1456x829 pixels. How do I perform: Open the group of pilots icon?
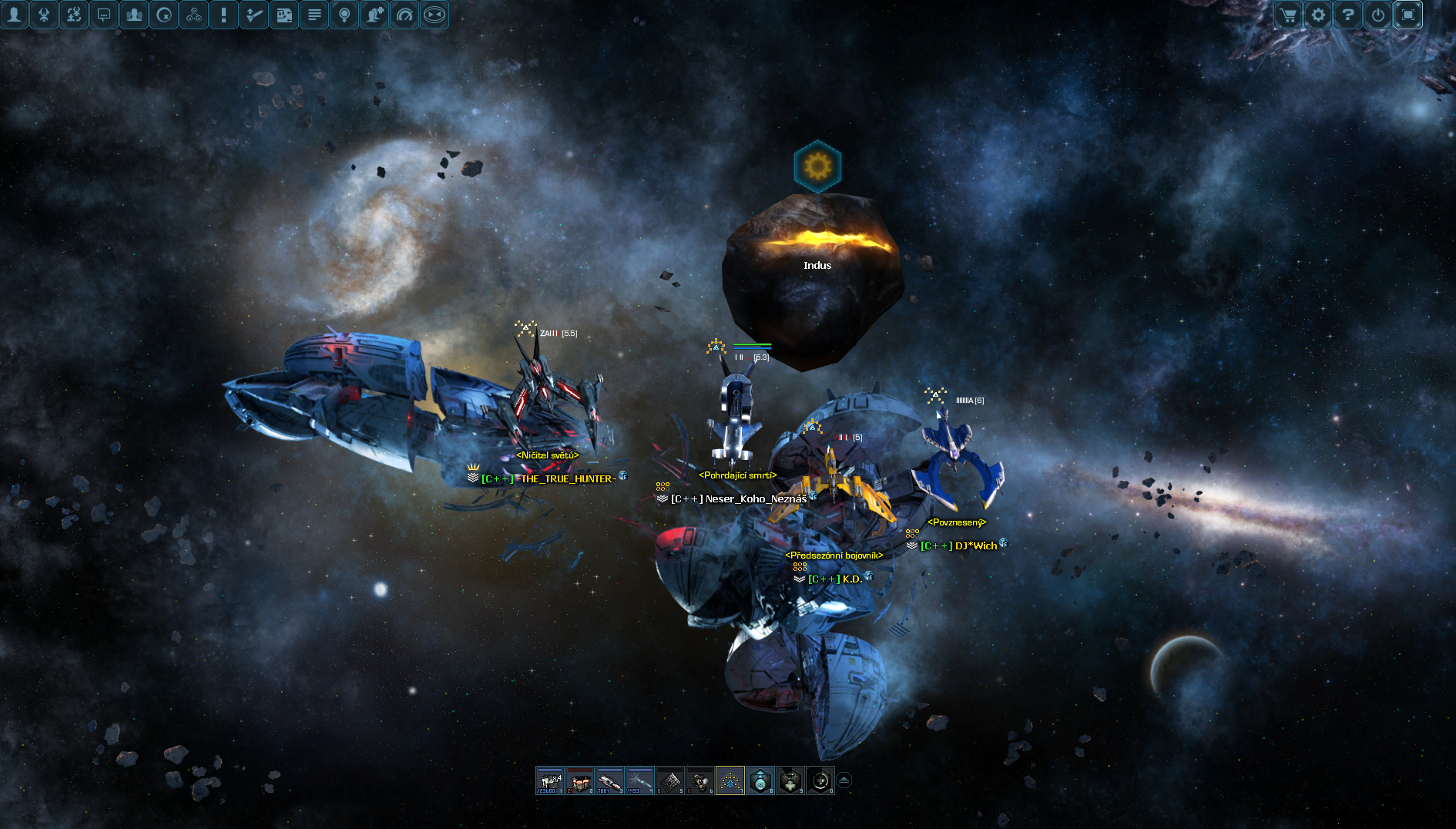pos(134,15)
